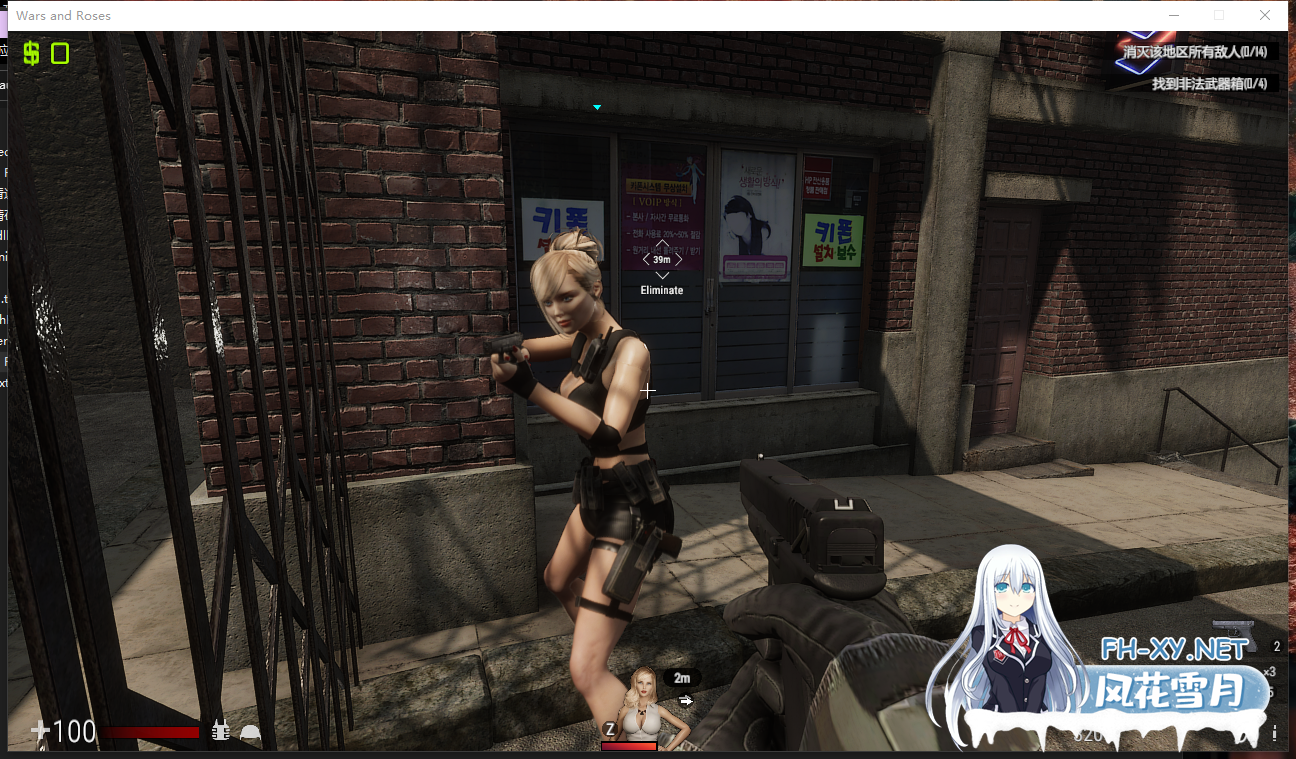
Task: Click the Wars and Roses title bar text
Action: coord(63,15)
